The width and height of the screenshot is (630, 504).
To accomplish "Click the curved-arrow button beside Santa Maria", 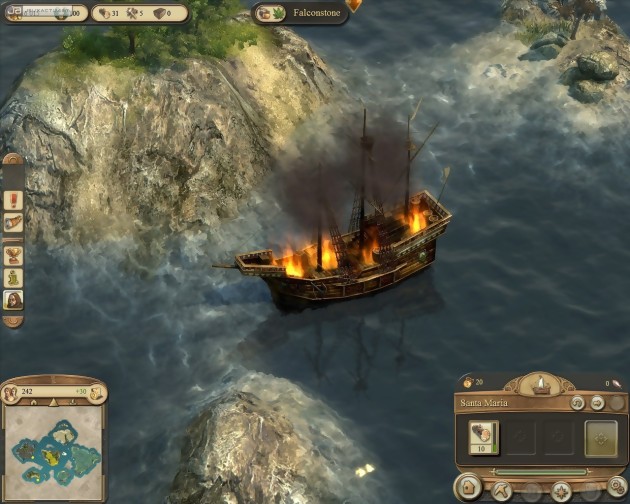I will [x=578, y=403].
